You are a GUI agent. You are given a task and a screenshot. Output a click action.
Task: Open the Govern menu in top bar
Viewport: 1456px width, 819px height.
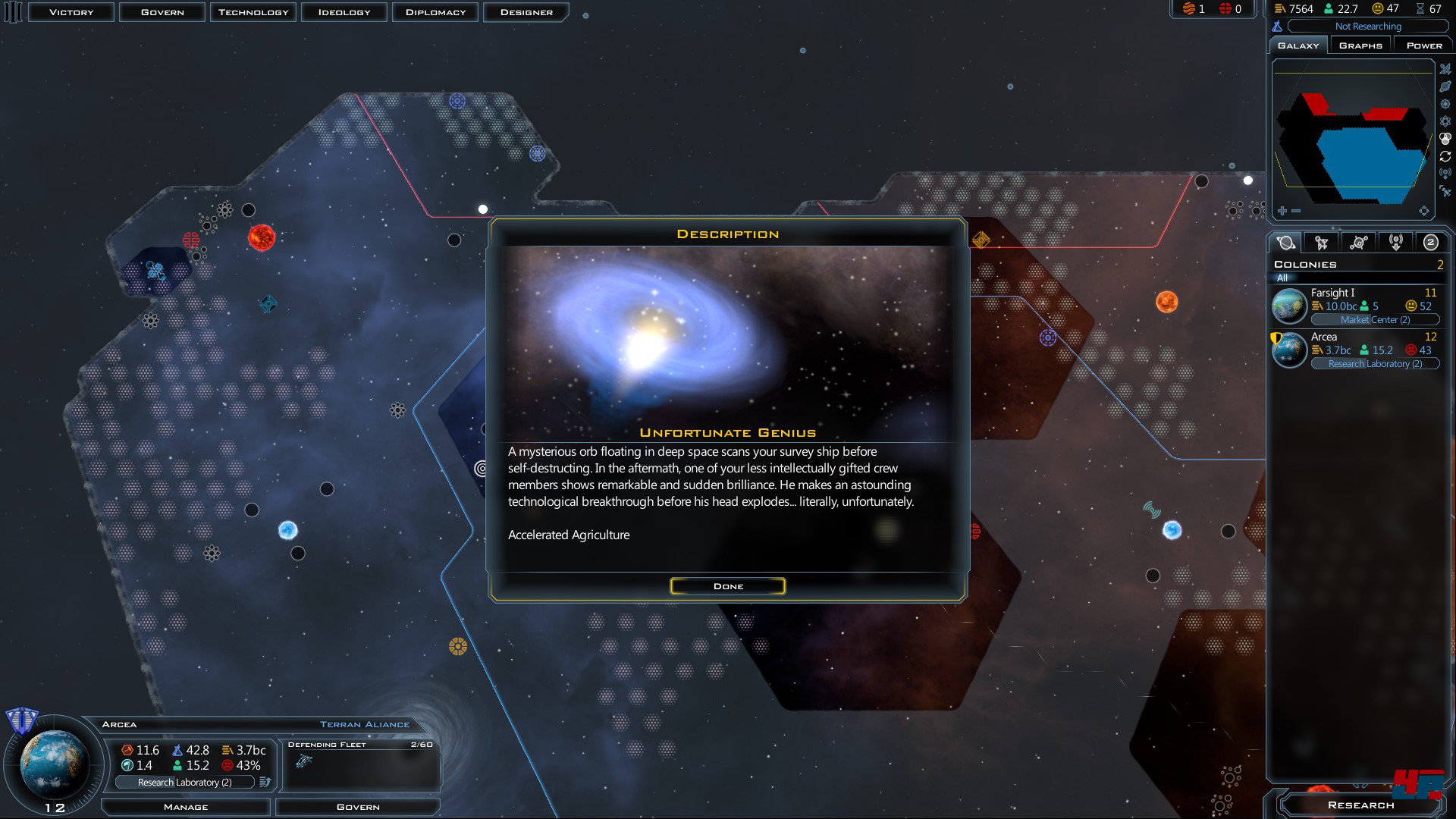pos(162,12)
